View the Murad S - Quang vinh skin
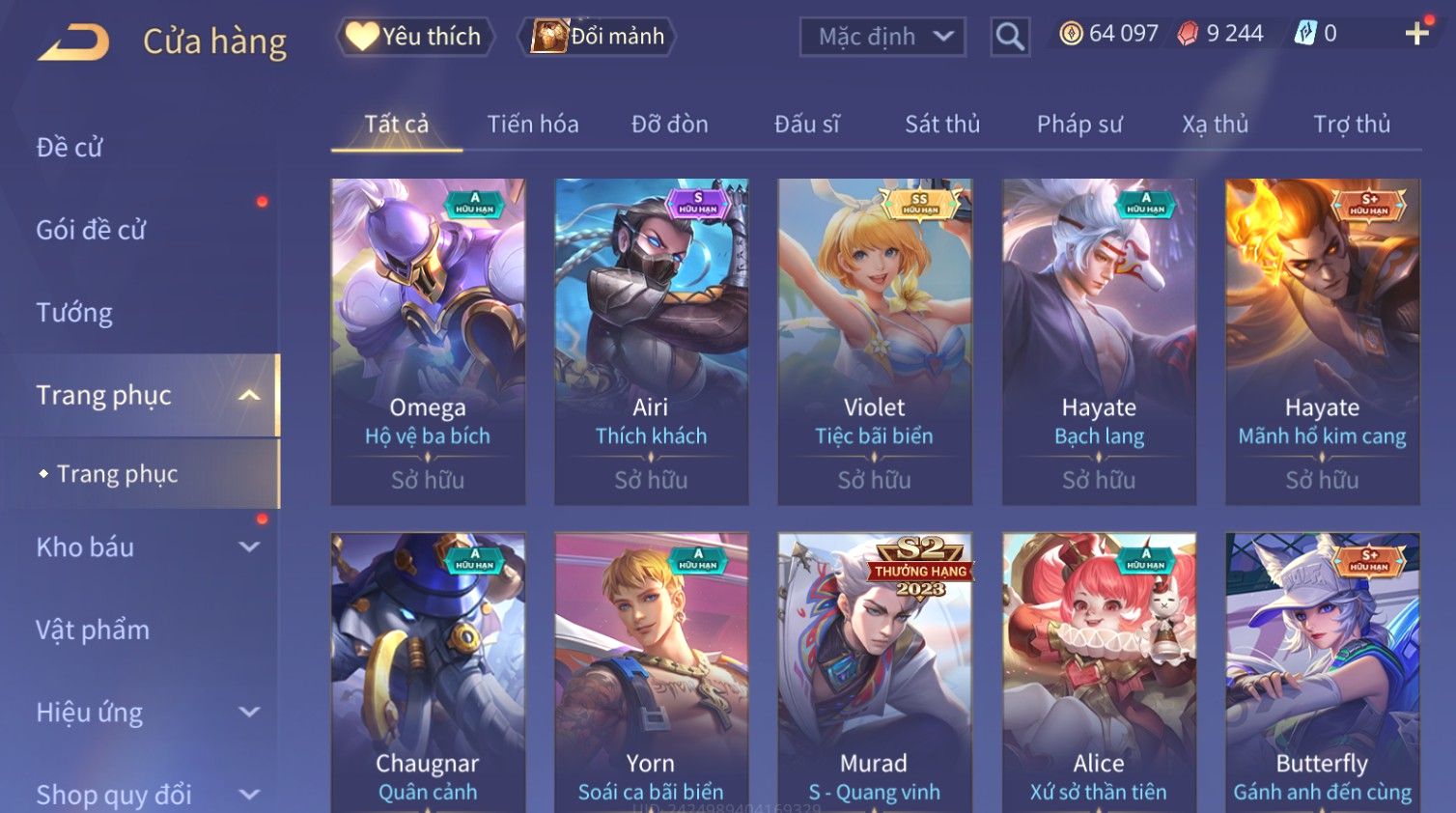The width and height of the screenshot is (1456, 813). coord(875,676)
